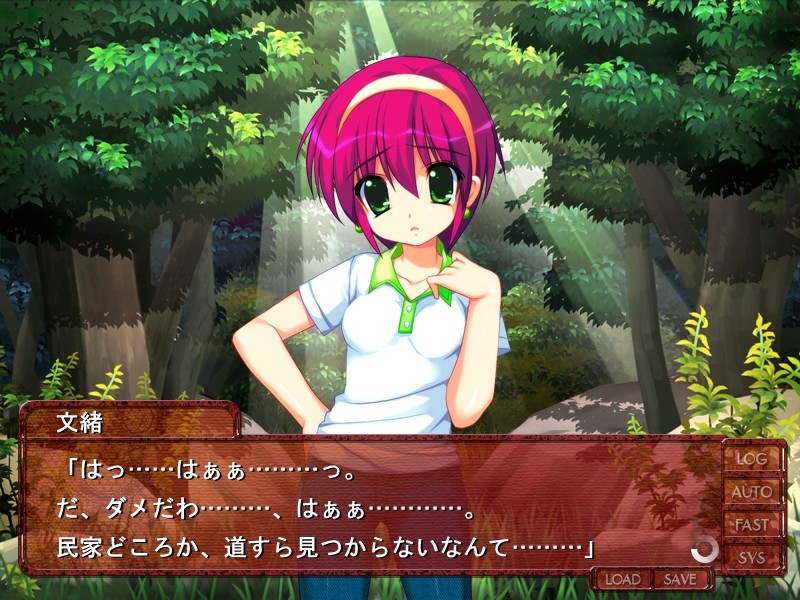
Task: Click the SAVE game button
Action: click(680, 579)
